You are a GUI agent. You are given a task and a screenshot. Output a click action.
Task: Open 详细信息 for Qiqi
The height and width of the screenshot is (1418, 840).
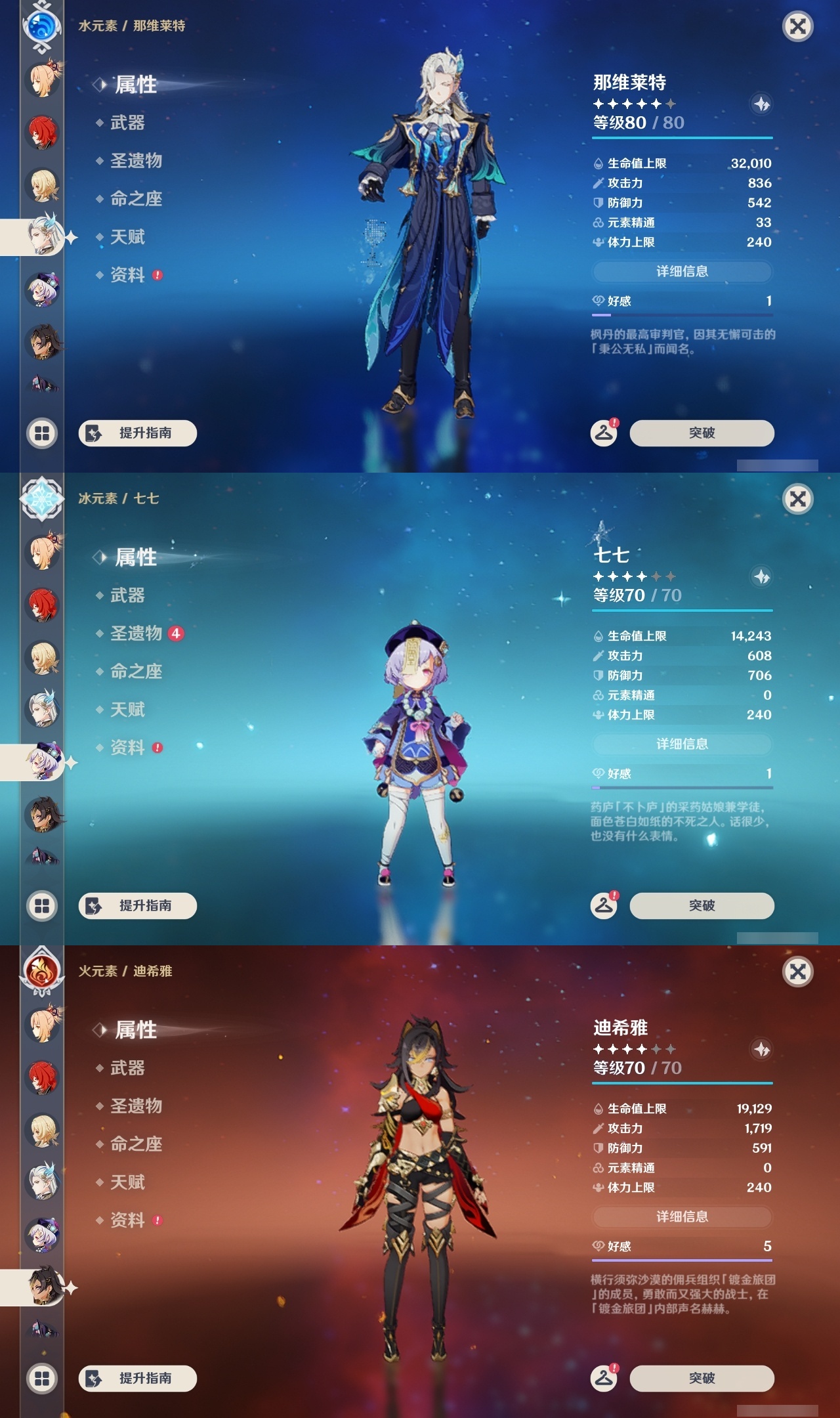click(x=682, y=744)
